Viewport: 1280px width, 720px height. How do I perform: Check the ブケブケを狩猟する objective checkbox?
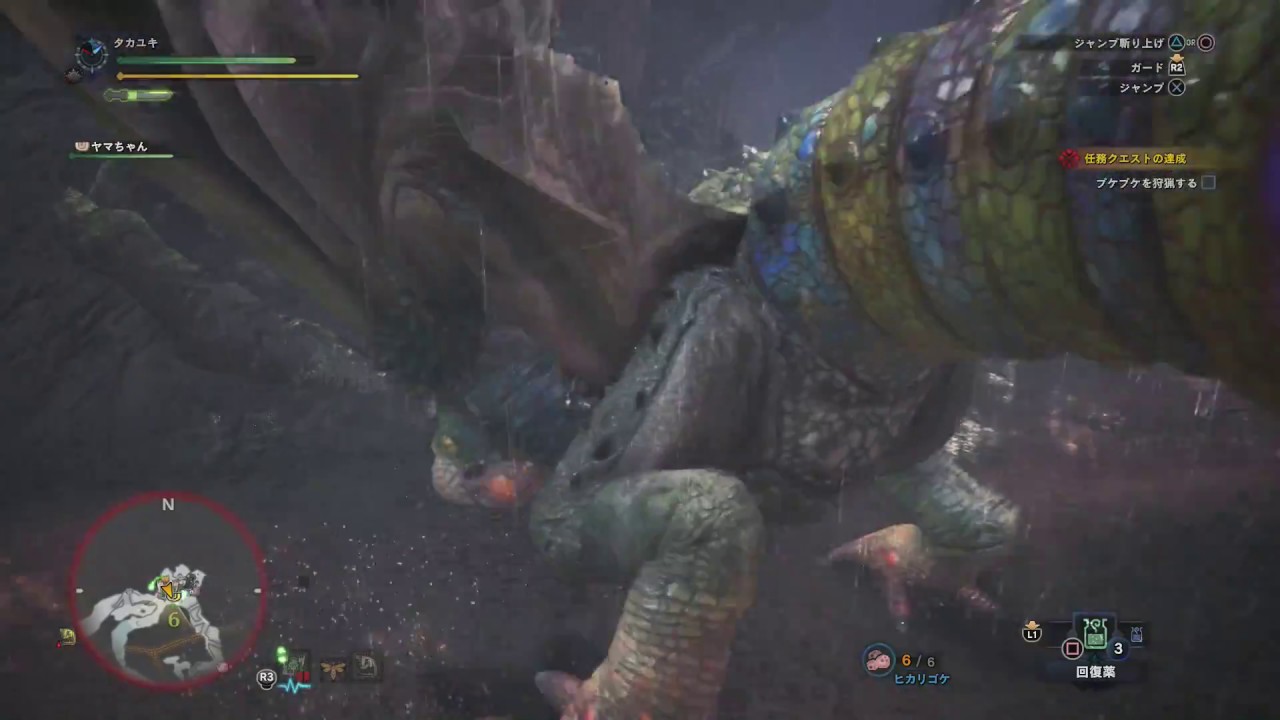point(1207,183)
